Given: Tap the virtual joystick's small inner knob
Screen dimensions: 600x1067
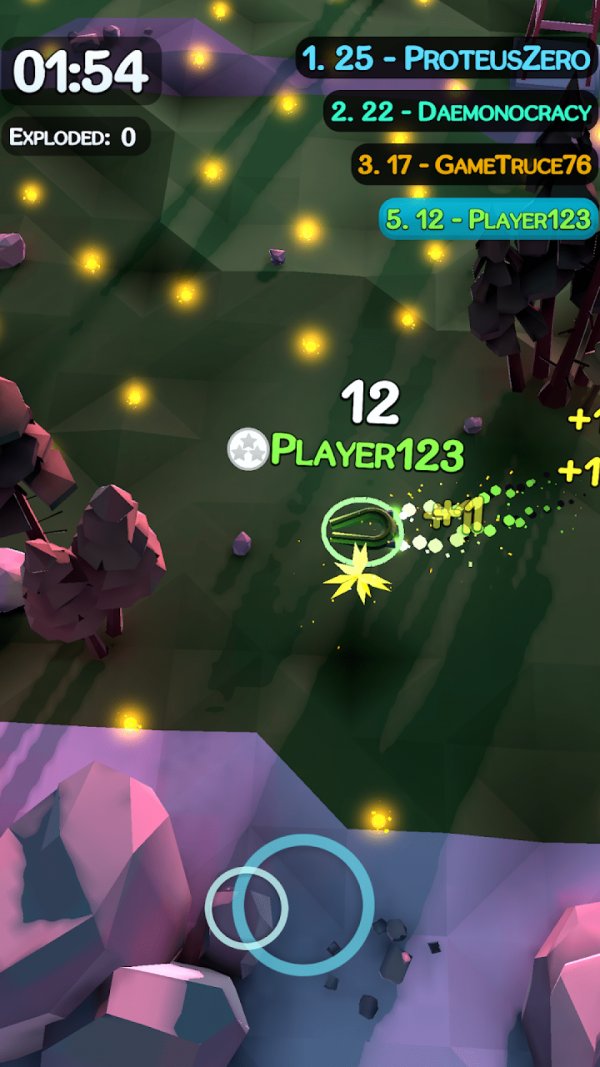Looking at the screenshot, I should [246, 907].
